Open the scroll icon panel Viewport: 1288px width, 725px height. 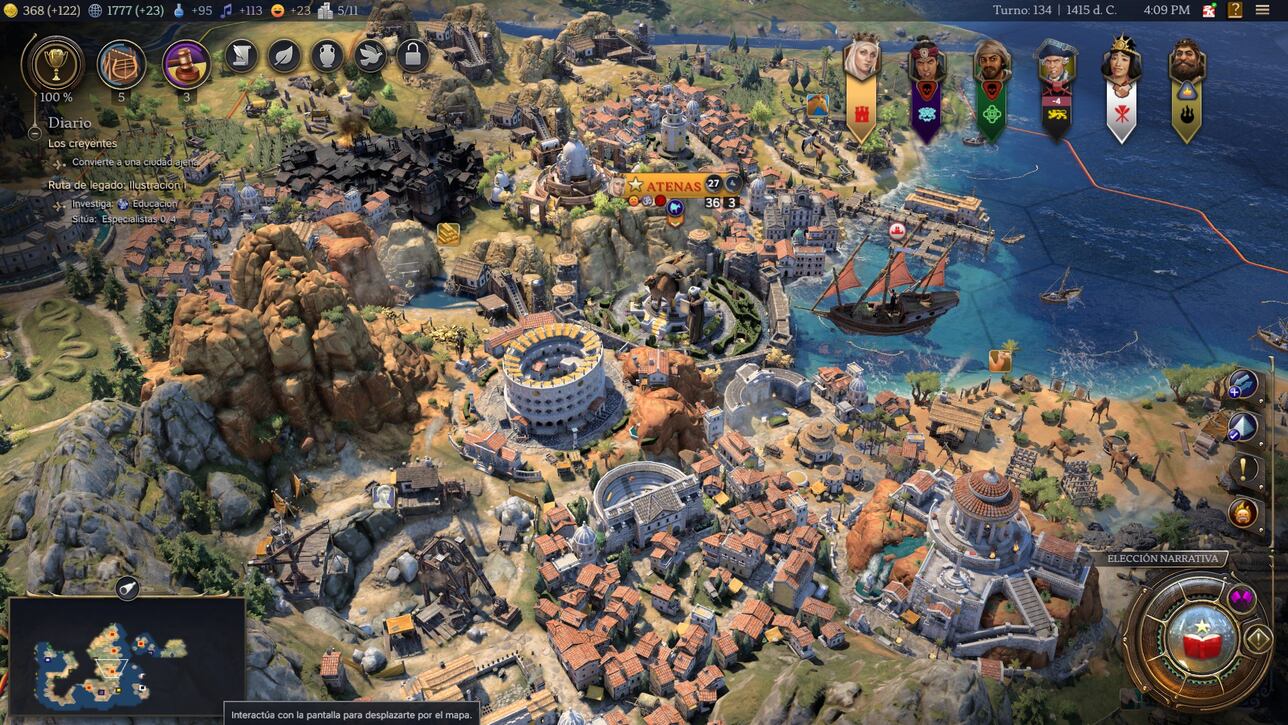241,56
